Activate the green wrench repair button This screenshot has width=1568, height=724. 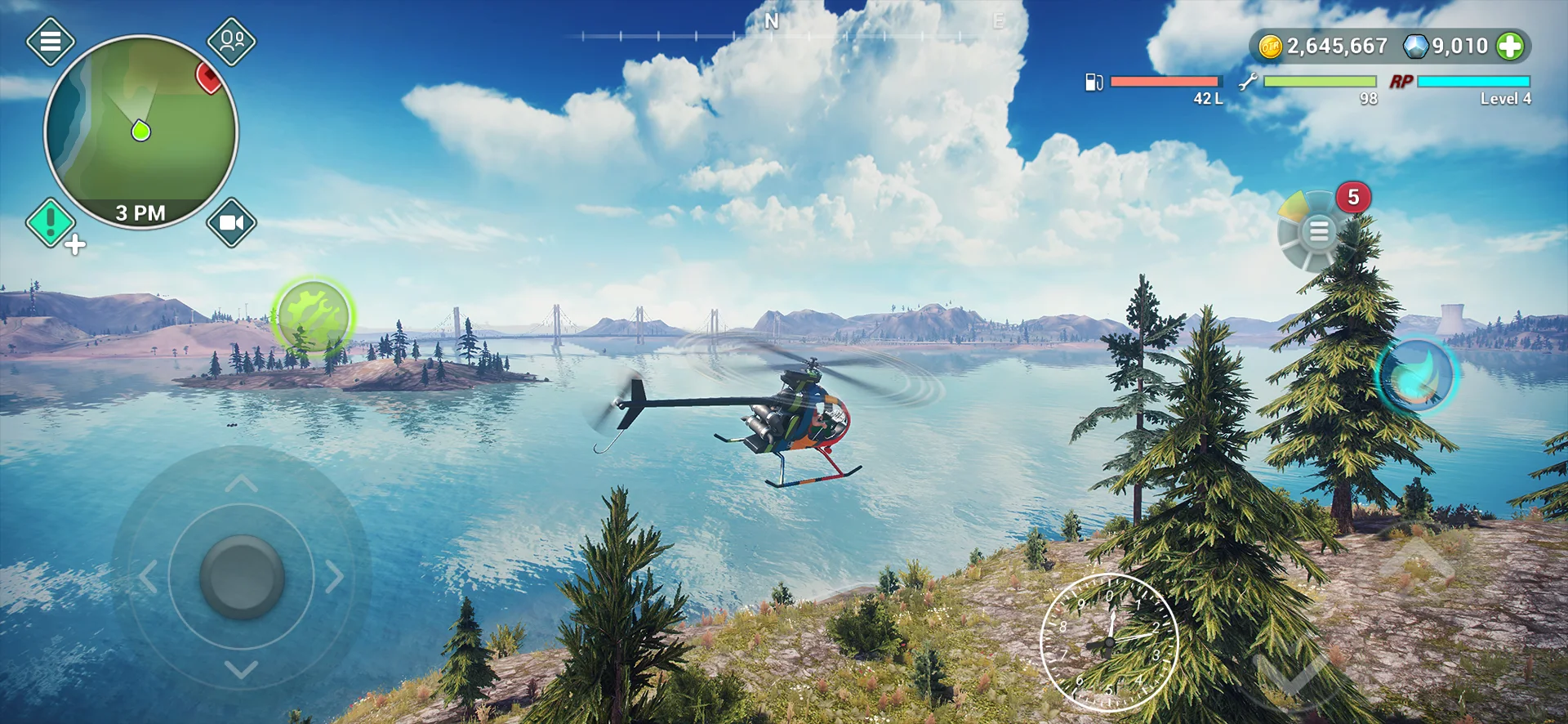pyautogui.click(x=313, y=317)
